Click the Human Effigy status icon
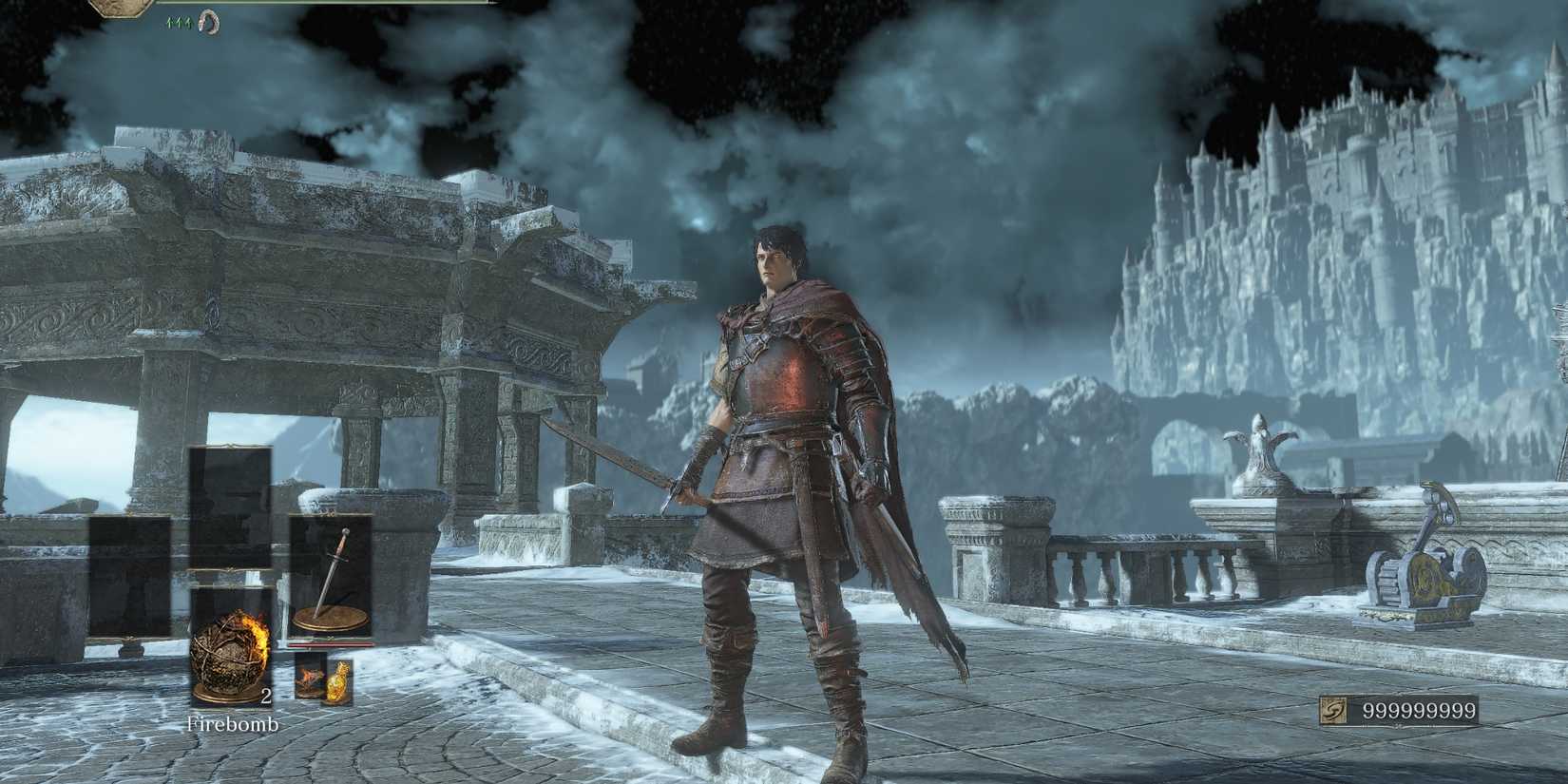Screen dimensions: 1568x784 [x=209, y=21]
